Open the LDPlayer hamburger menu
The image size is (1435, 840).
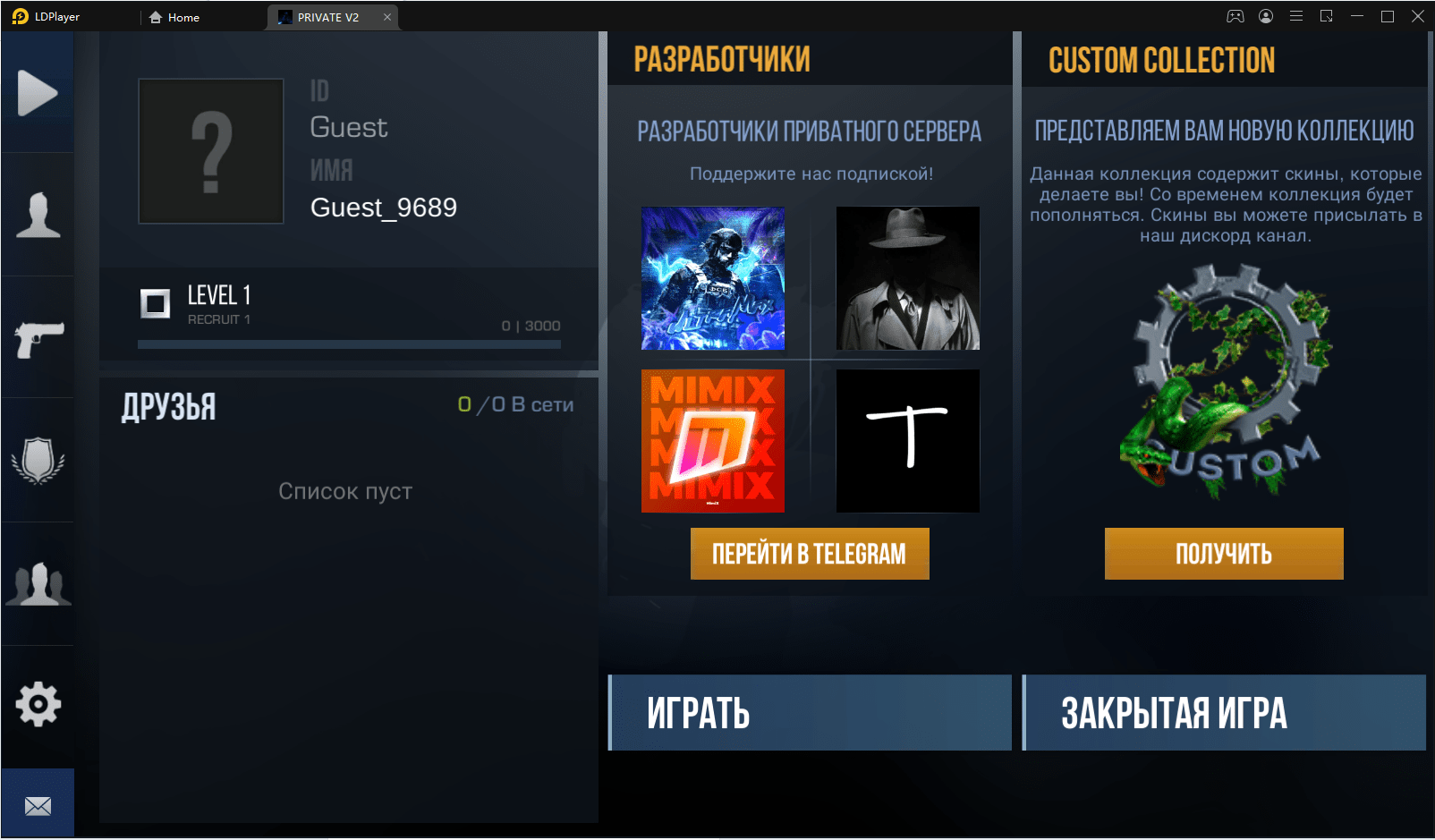point(1296,15)
